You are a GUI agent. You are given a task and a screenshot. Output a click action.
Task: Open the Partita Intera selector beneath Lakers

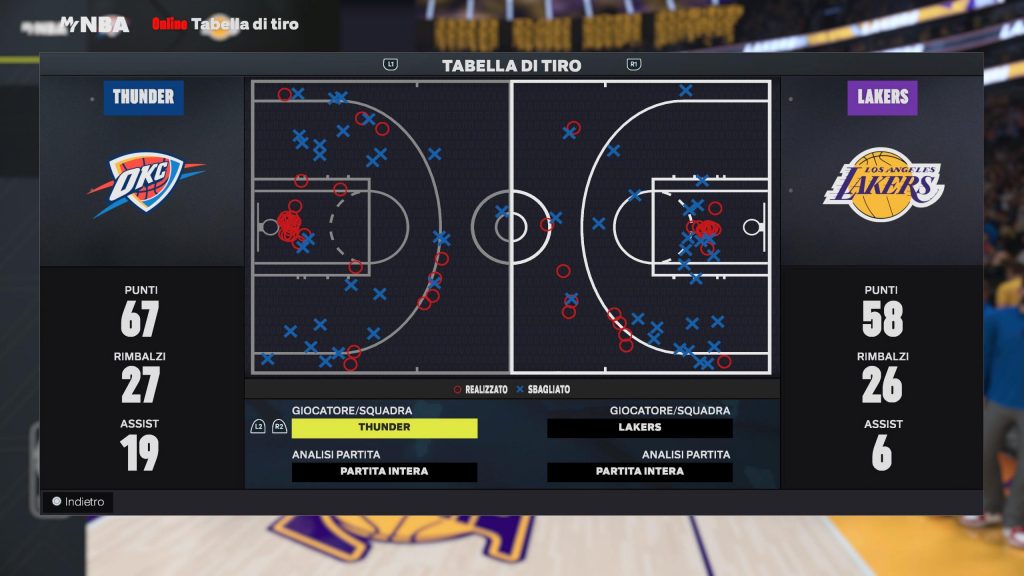(x=639, y=472)
